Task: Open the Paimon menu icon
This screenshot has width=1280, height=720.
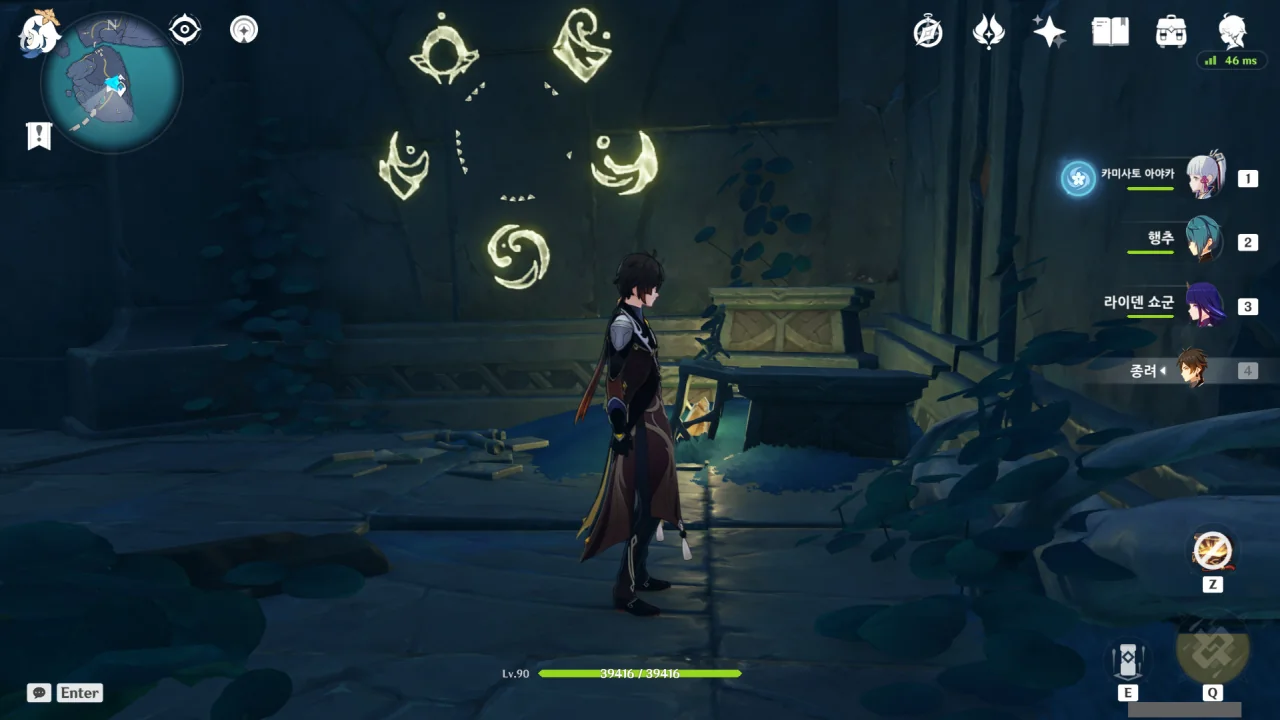Action: click(x=40, y=32)
